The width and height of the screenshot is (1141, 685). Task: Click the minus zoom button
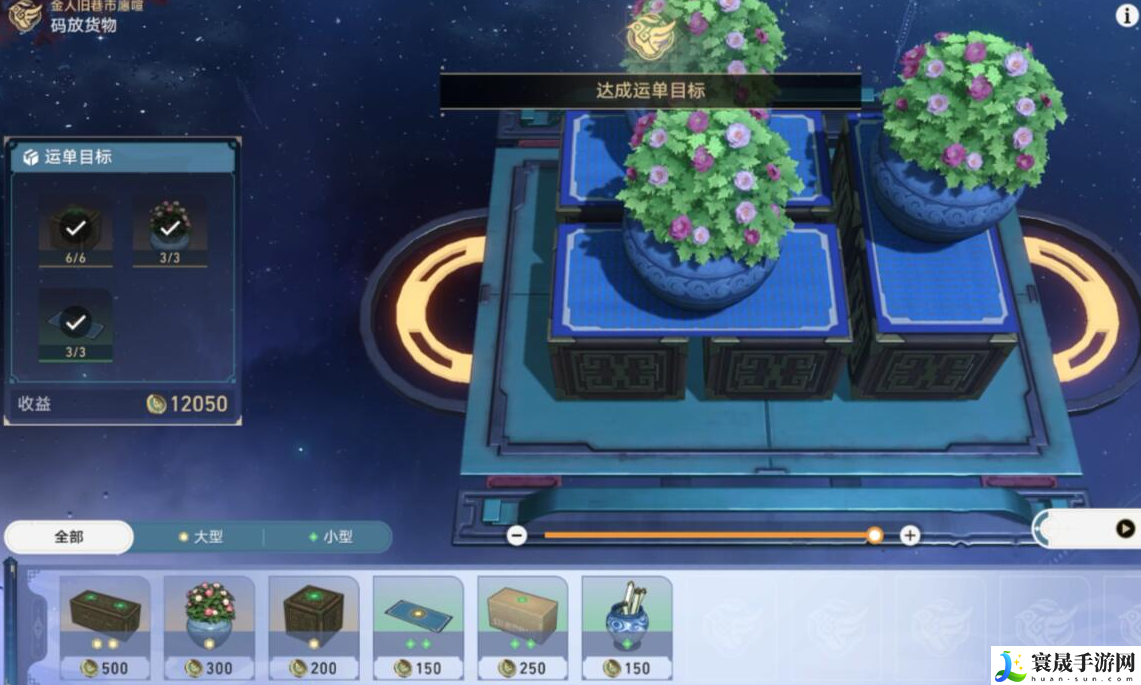point(517,535)
